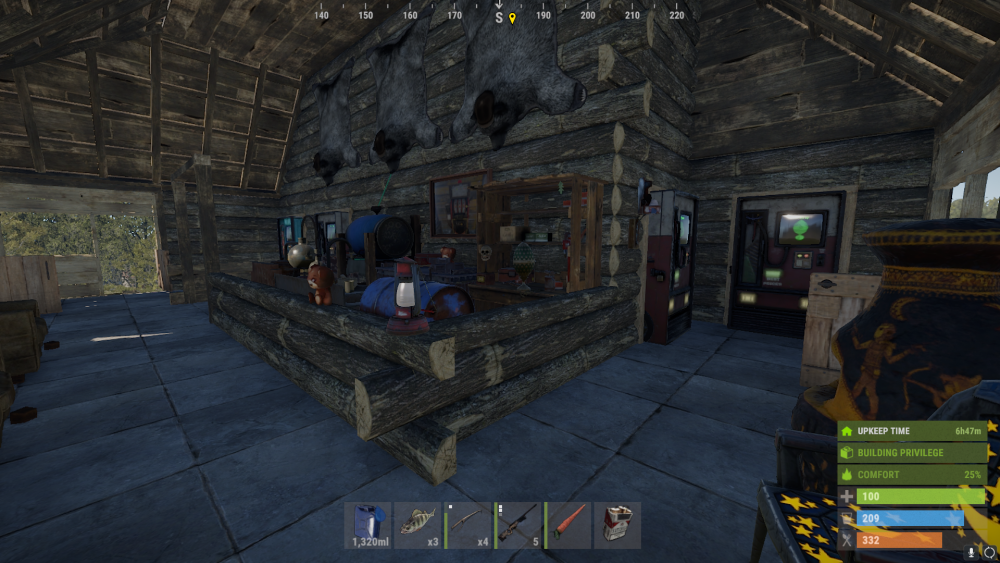The width and height of the screenshot is (1000, 563).
Task: Select the red-and-white pack hotbar slot
Action: (618, 525)
